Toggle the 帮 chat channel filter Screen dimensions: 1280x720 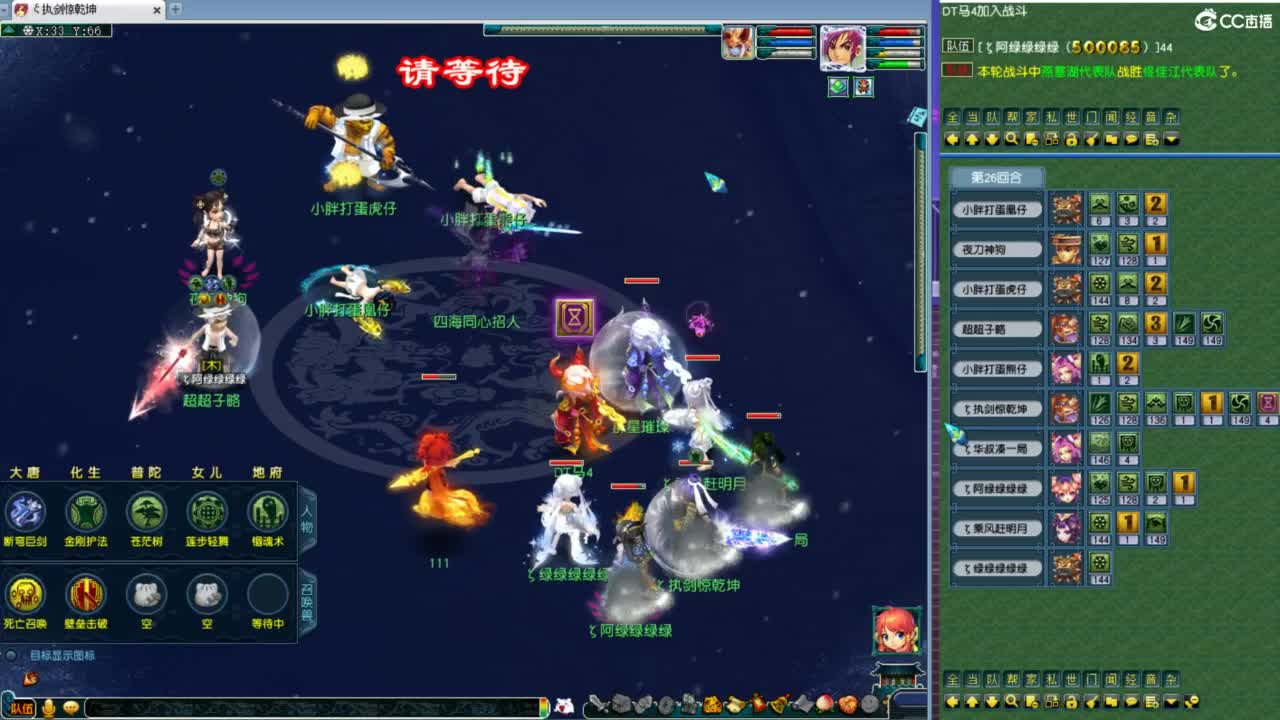coord(1010,117)
